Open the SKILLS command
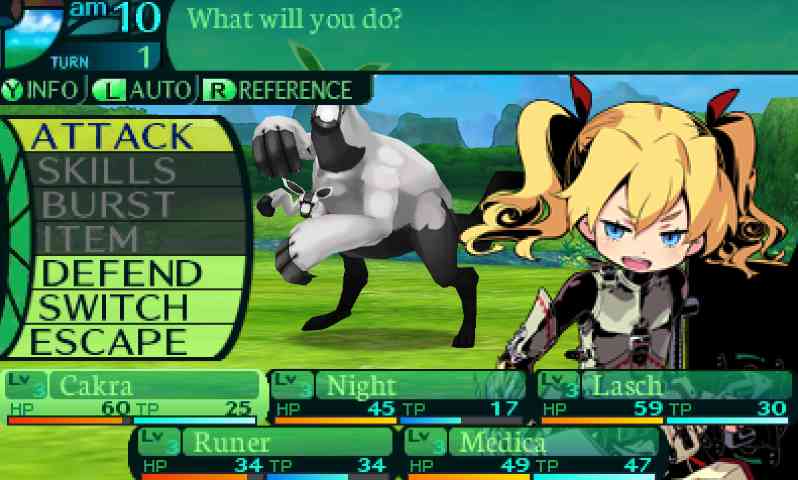Screen dimensions: 798x480 pos(107,170)
